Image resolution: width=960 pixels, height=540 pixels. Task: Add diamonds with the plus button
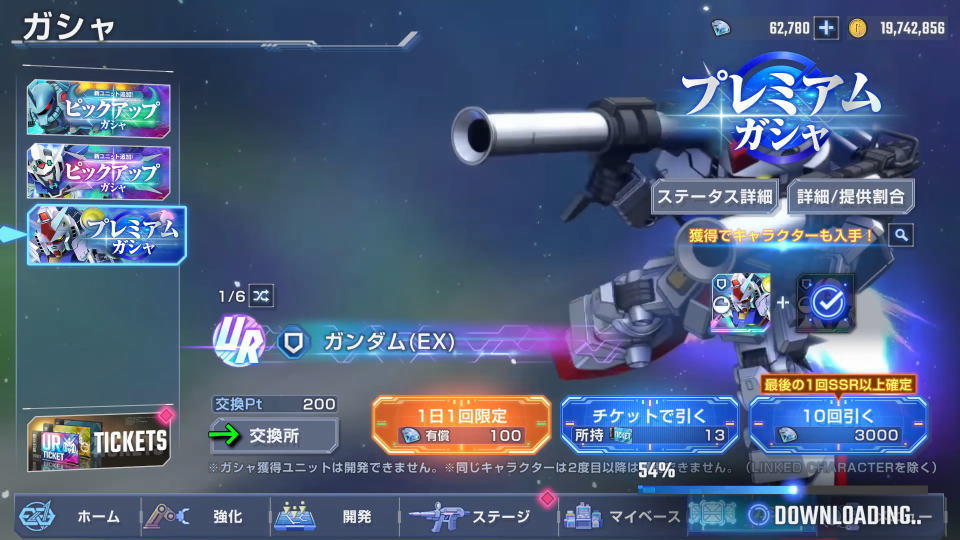coord(826,28)
